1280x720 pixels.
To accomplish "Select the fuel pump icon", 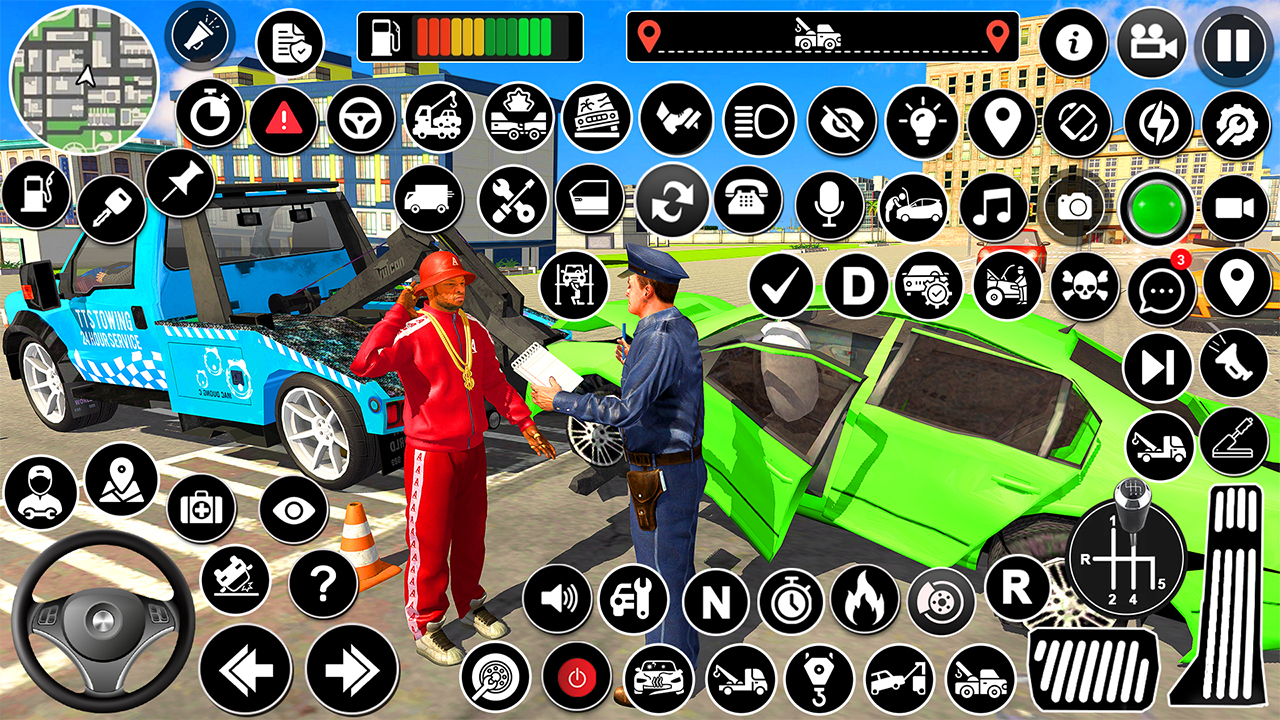I will pyautogui.click(x=35, y=193).
